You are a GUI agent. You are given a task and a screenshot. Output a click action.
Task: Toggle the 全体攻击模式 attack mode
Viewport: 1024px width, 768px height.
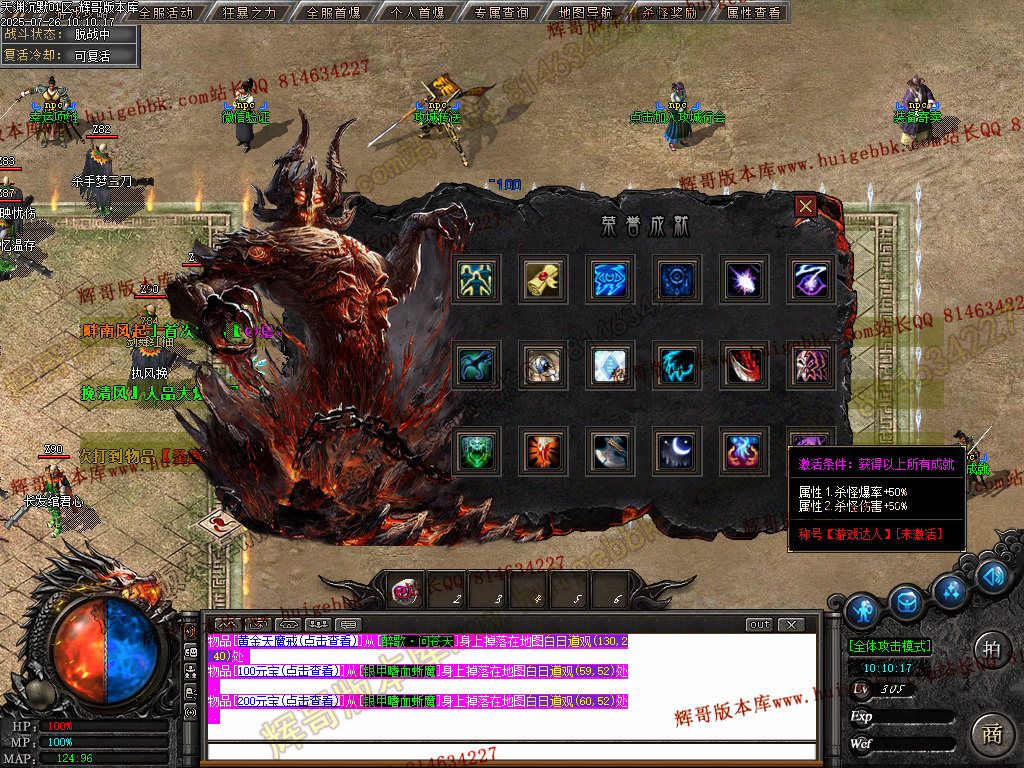[890, 647]
